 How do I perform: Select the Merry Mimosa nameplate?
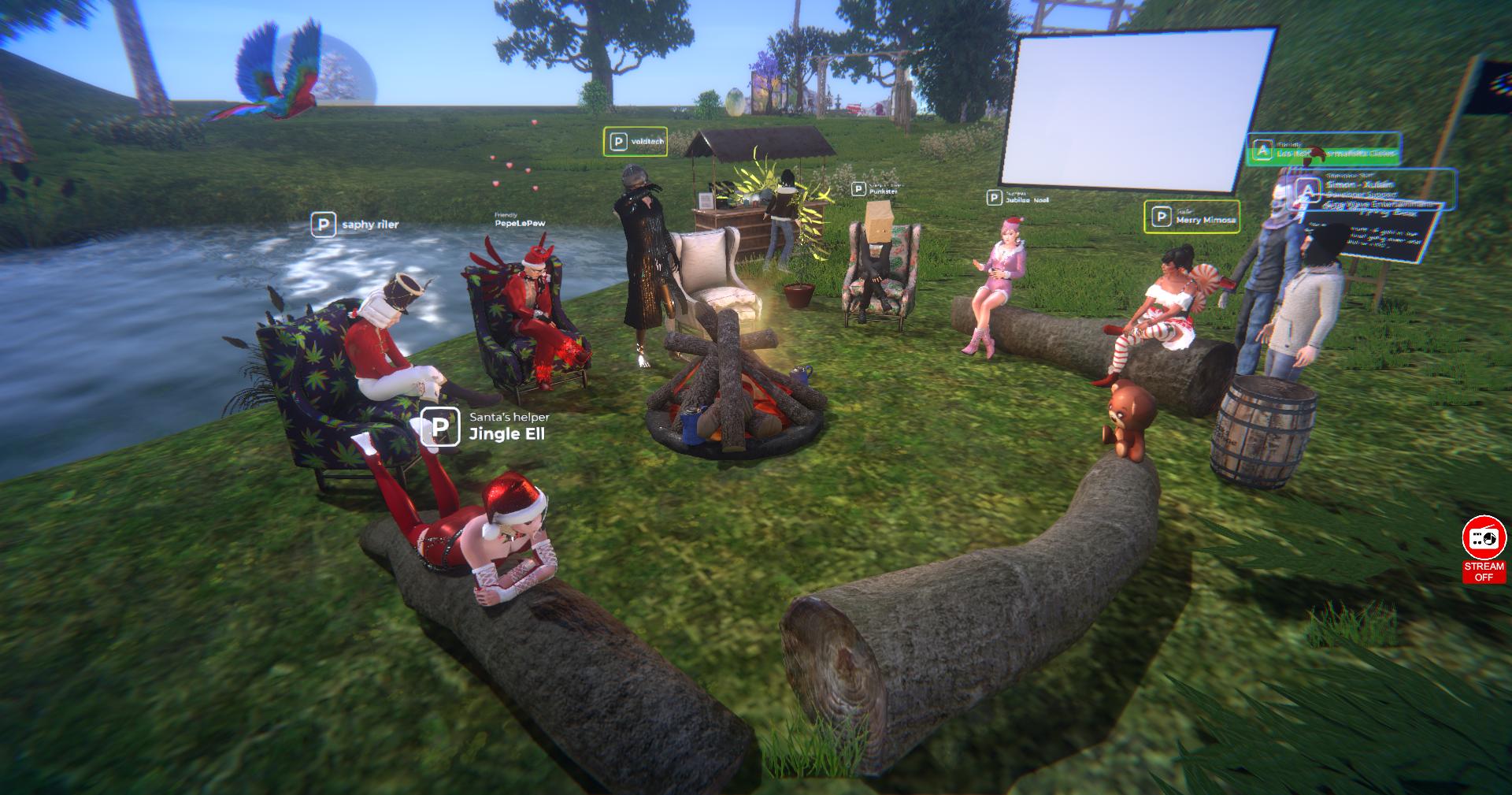[x=1191, y=217]
